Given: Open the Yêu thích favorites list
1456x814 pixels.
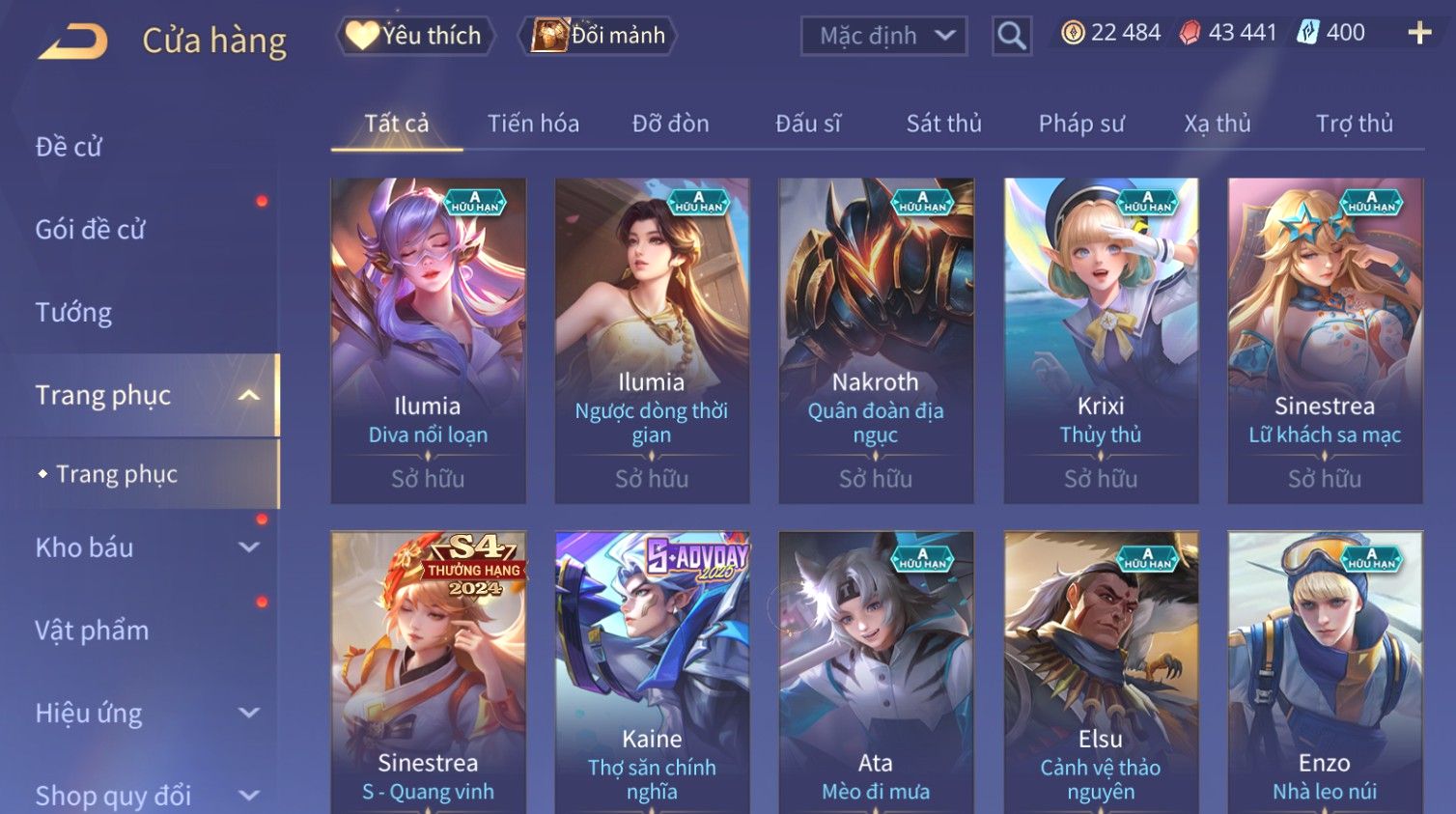Looking at the screenshot, I should coord(415,36).
